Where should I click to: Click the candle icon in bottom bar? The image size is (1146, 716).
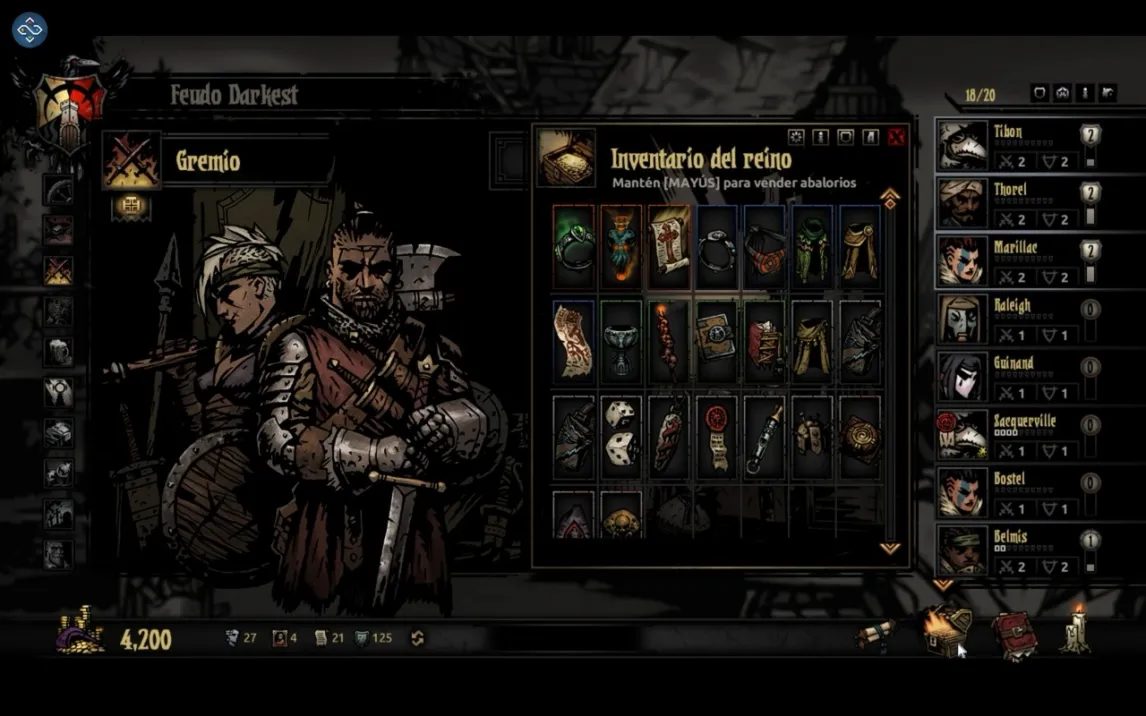[x=1076, y=631]
